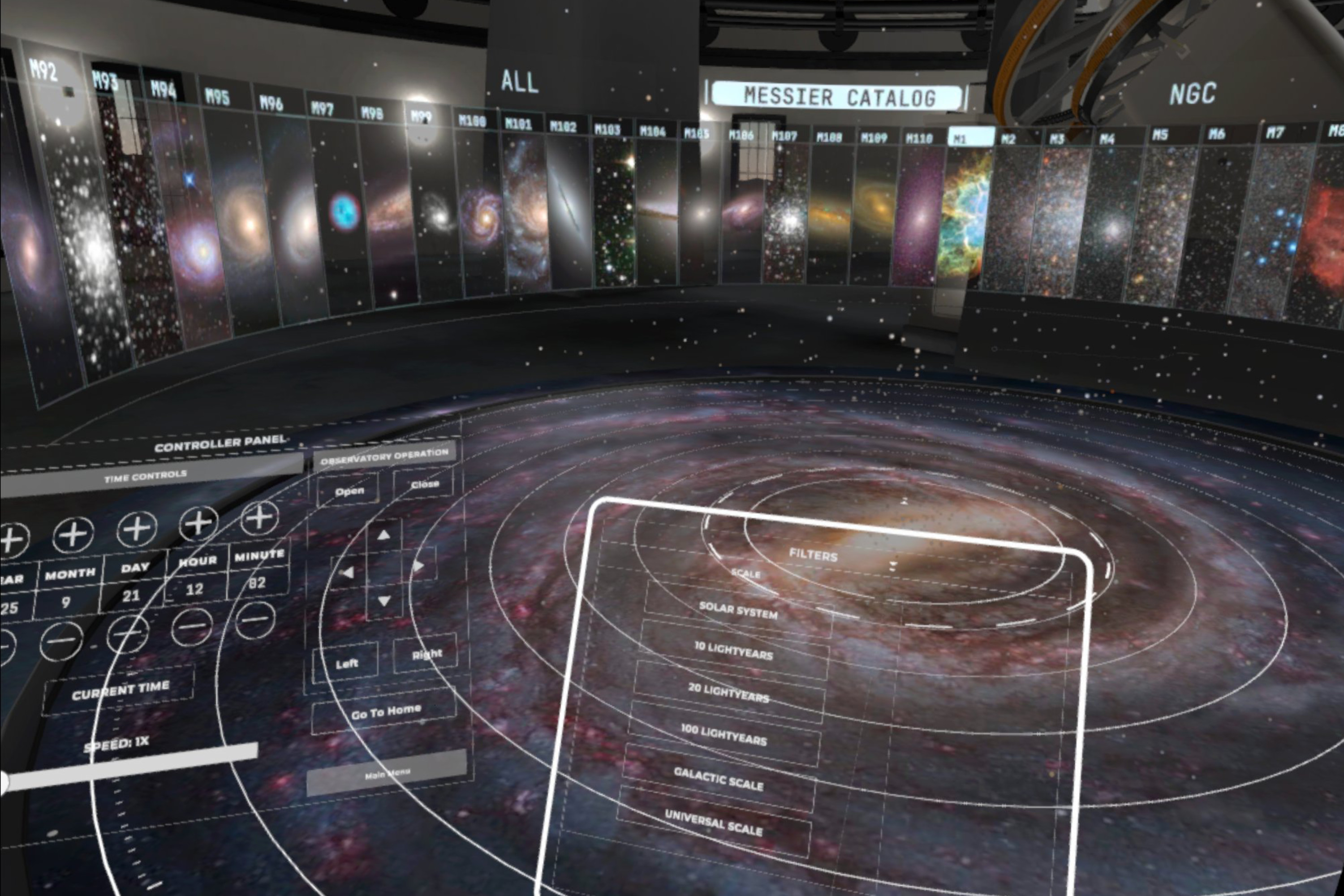The height and width of the screenshot is (896, 1344).
Task: Select the Solar System scale filter
Action: [x=738, y=610]
